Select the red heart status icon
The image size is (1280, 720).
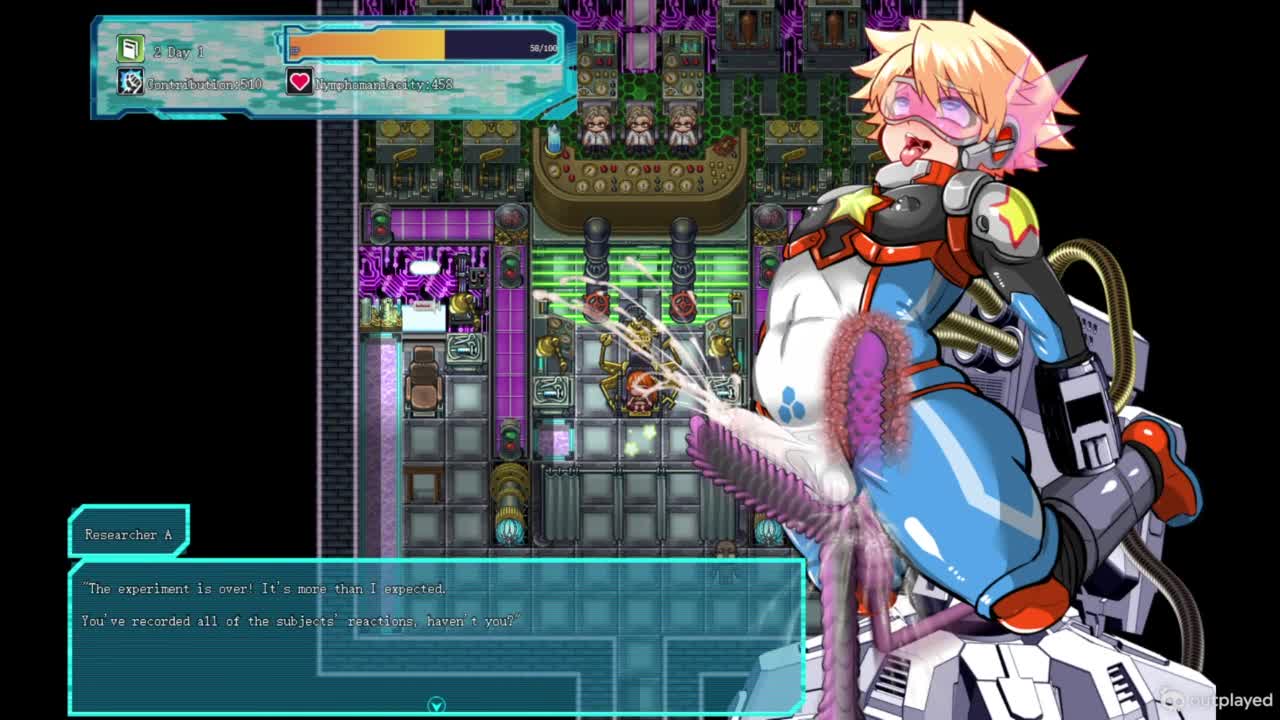299,82
